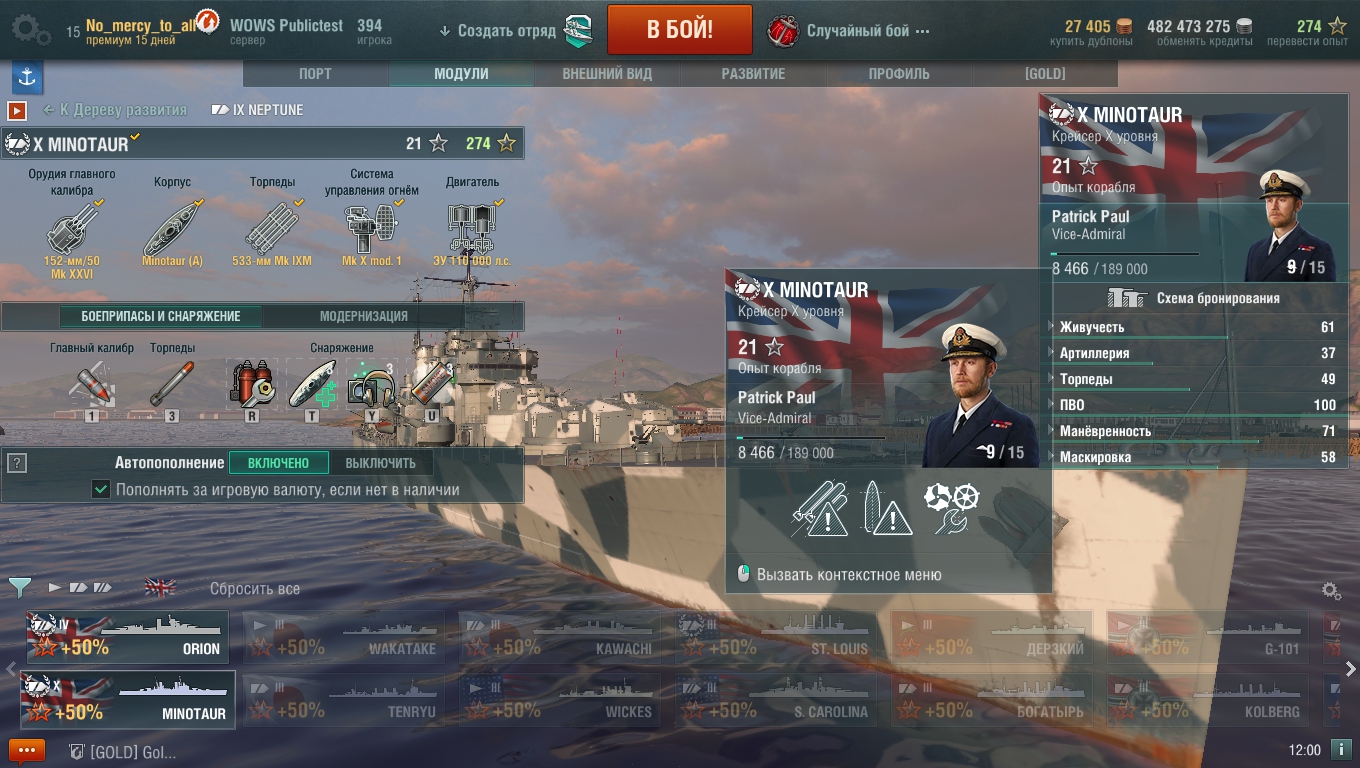Open the [GOLD] clan tab
The image size is (1360, 768).
point(1045,74)
